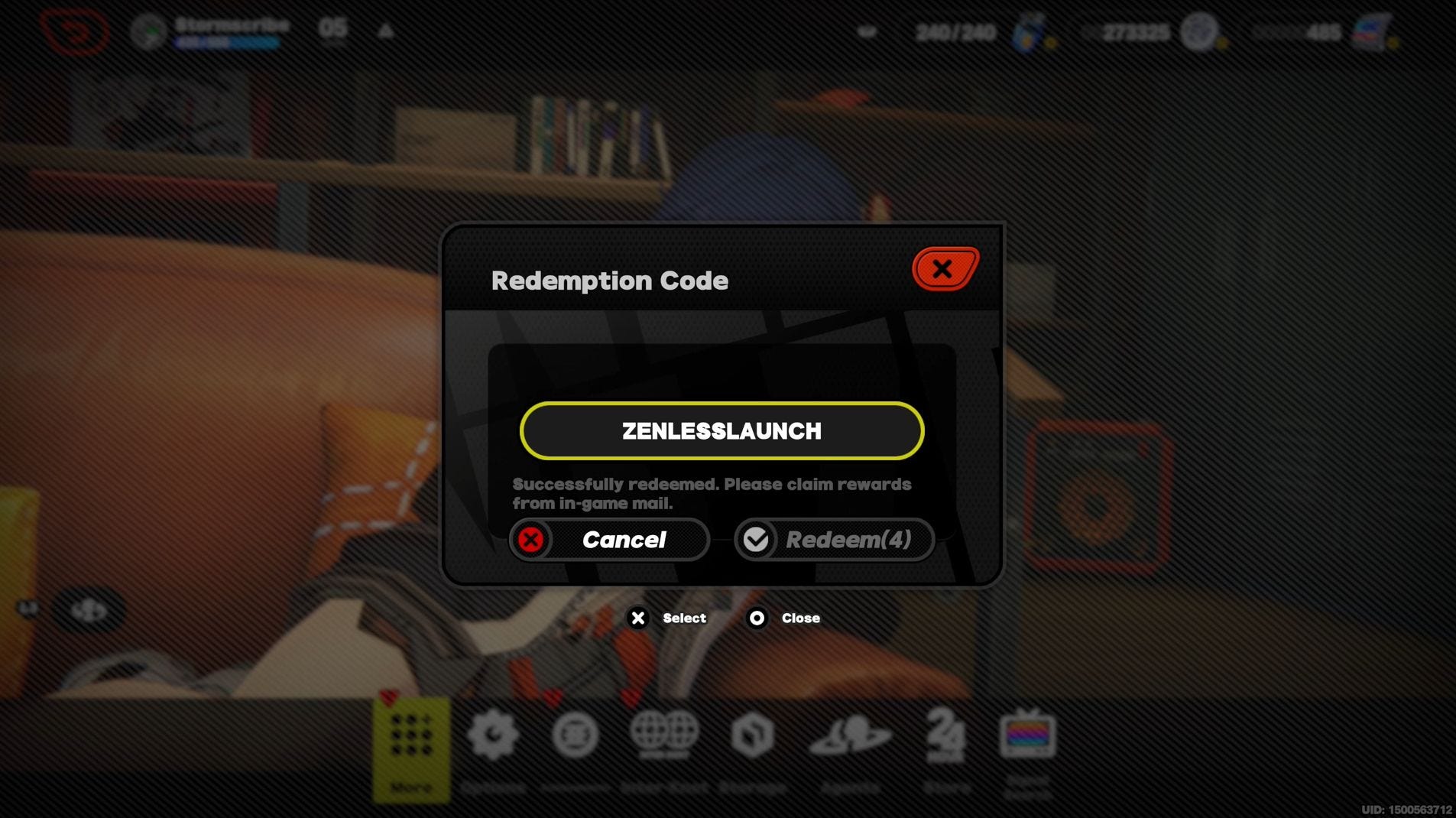Viewport: 1456px width, 818px height.
Task: Close the Redemption Code dialog with the red X
Action: pyautogui.click(x=945, y=268)
